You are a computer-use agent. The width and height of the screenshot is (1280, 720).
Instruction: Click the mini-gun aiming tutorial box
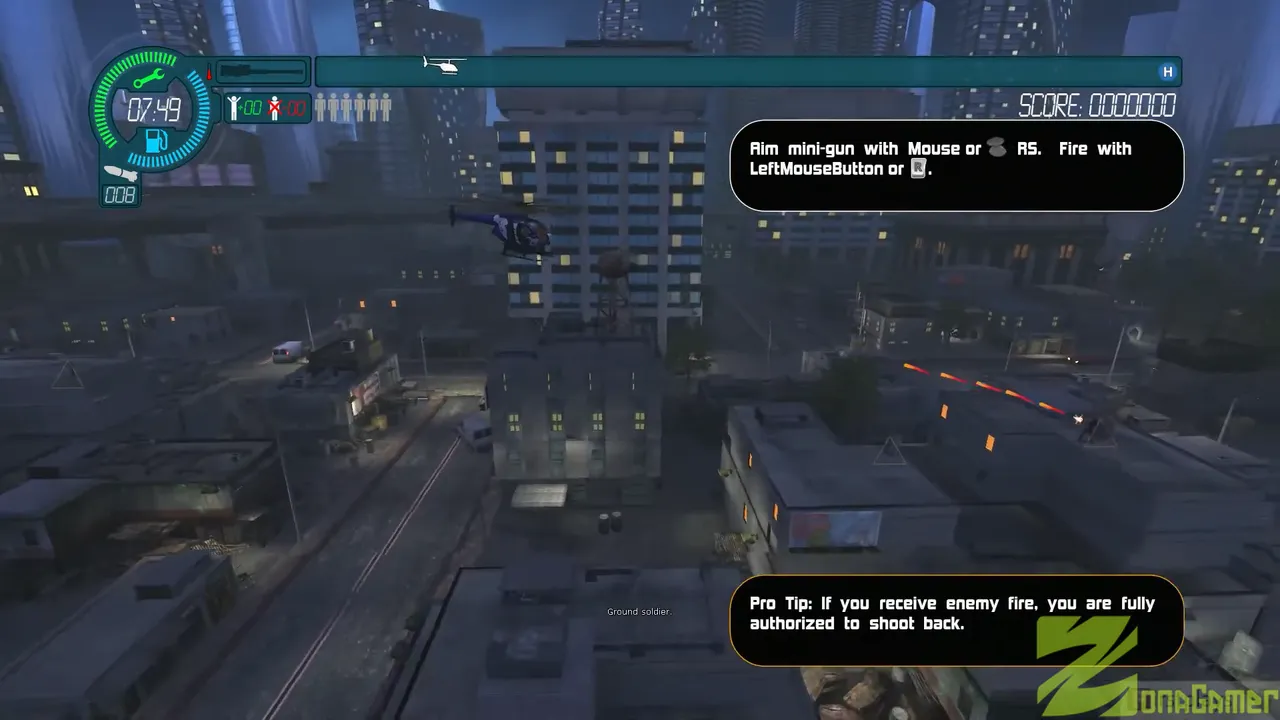click(x=956, y=165)
